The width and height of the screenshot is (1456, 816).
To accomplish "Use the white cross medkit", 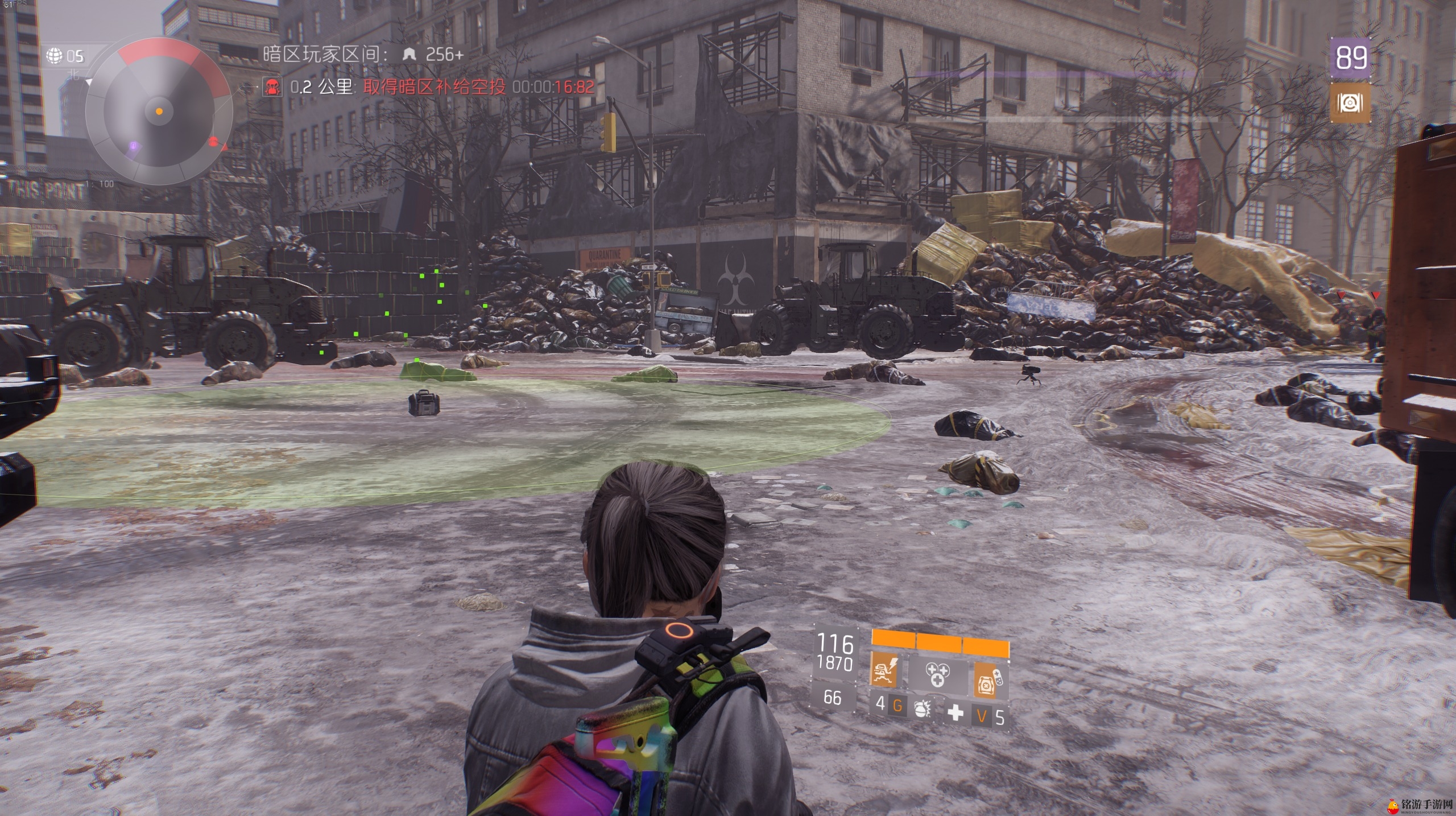I will click(955, 711).
